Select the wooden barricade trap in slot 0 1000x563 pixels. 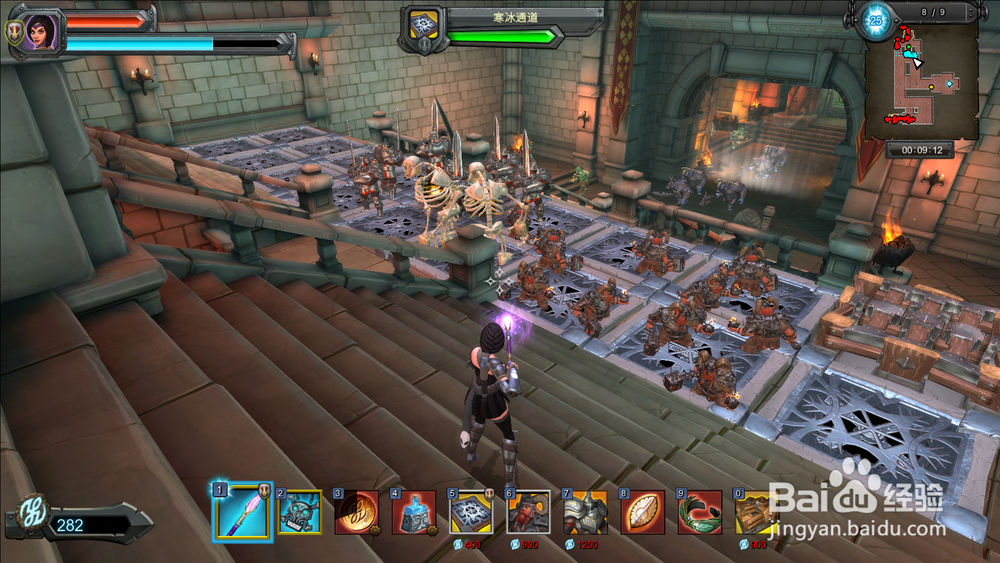click(x=757, y=512)
